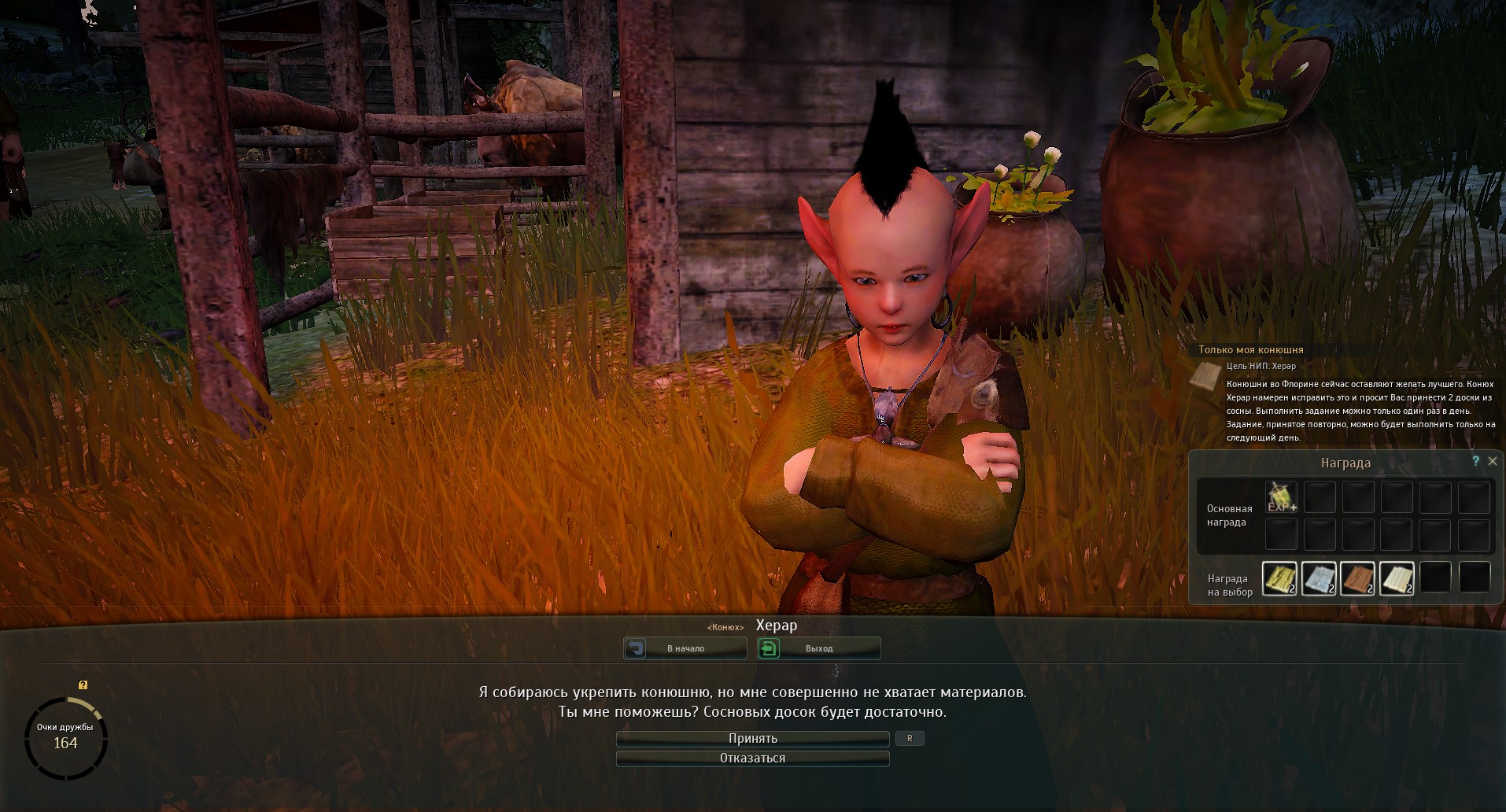
Task: Click the quest scroll icon beside the description
Action: pyautogui.click(x=1205, y=375)
